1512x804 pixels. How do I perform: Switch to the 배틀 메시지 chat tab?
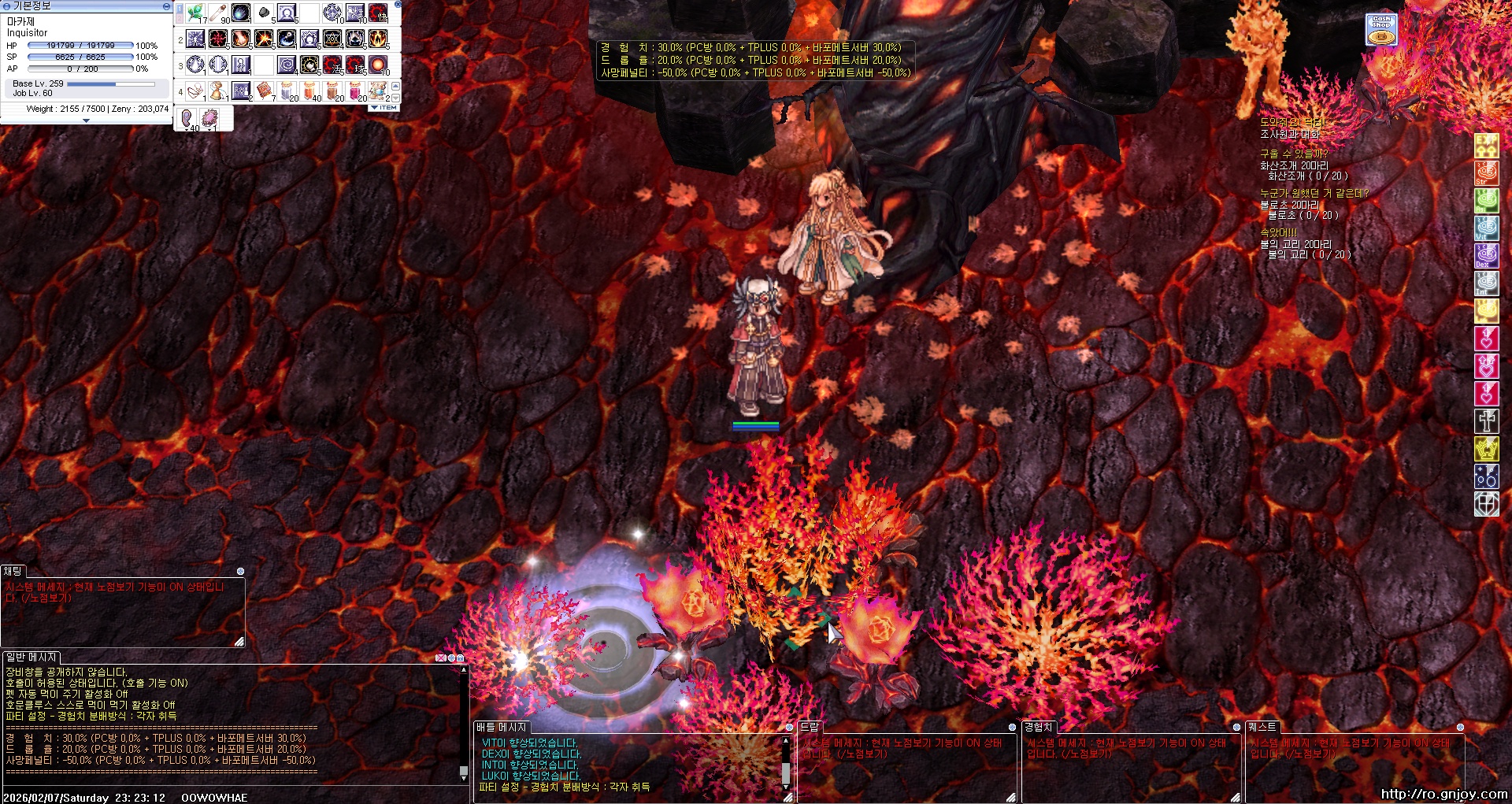coord(501,727)
